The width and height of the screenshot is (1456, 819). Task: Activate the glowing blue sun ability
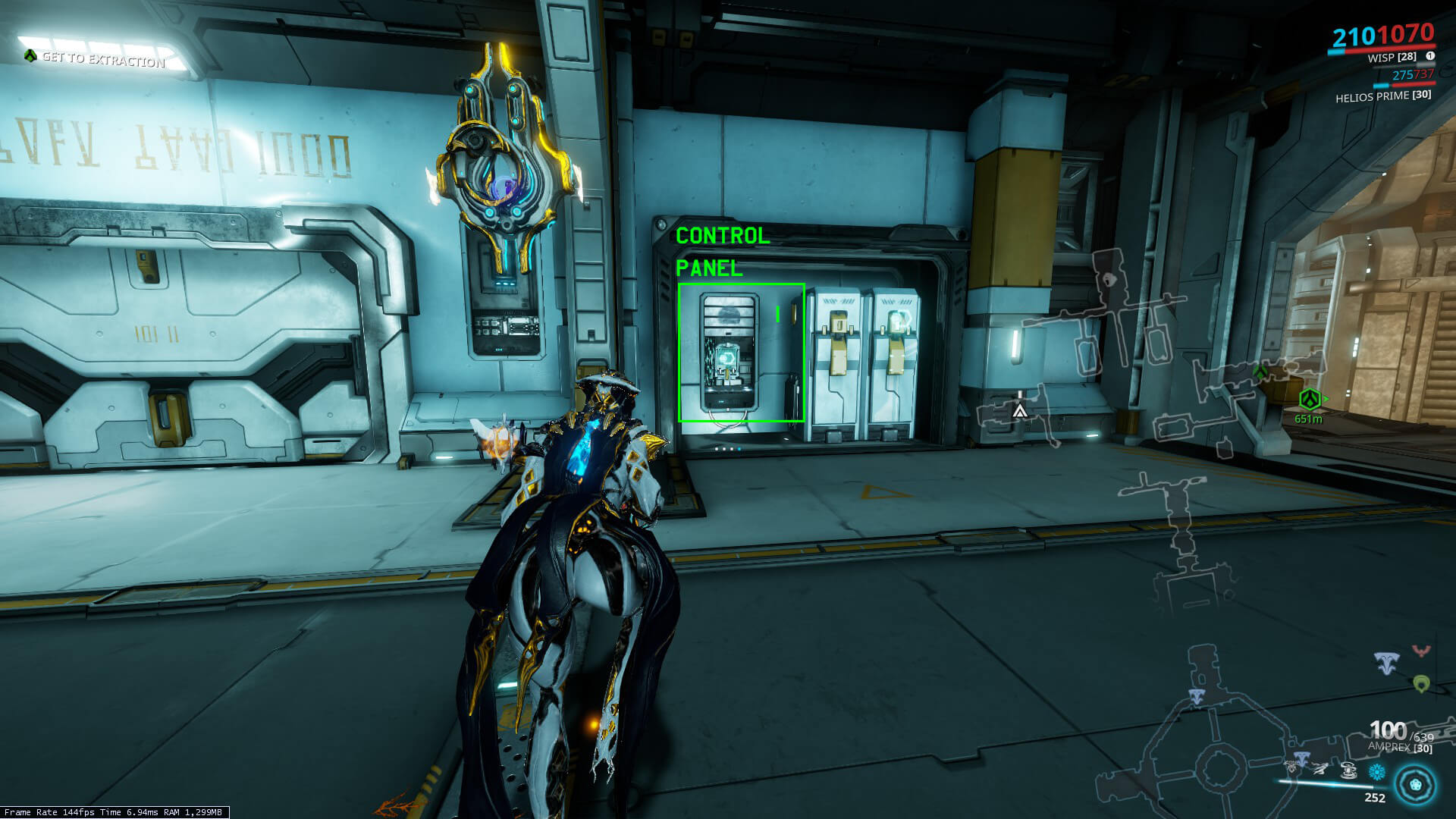[x=1376, y=772]
